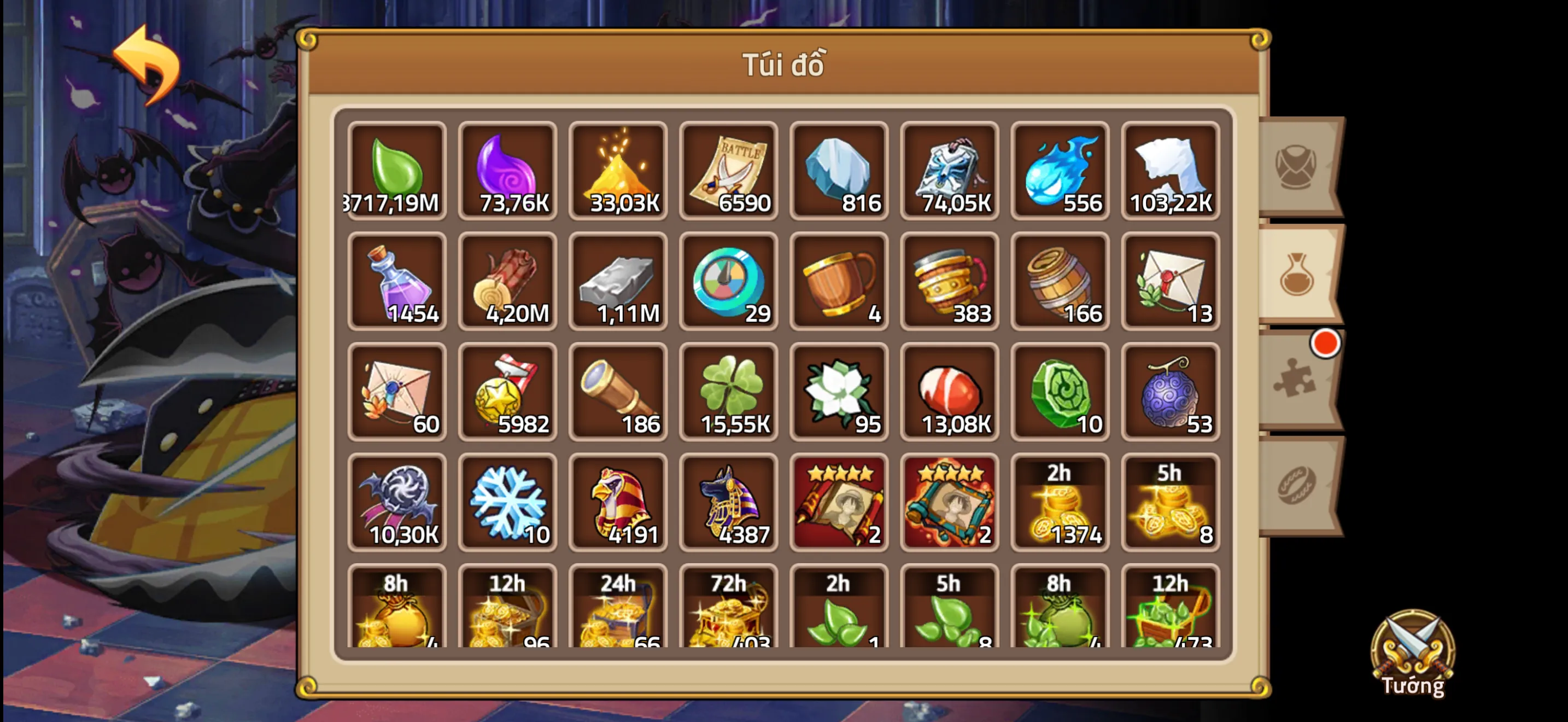
Task: Open the purple potion vial item
Action: [x=397, y=281]
